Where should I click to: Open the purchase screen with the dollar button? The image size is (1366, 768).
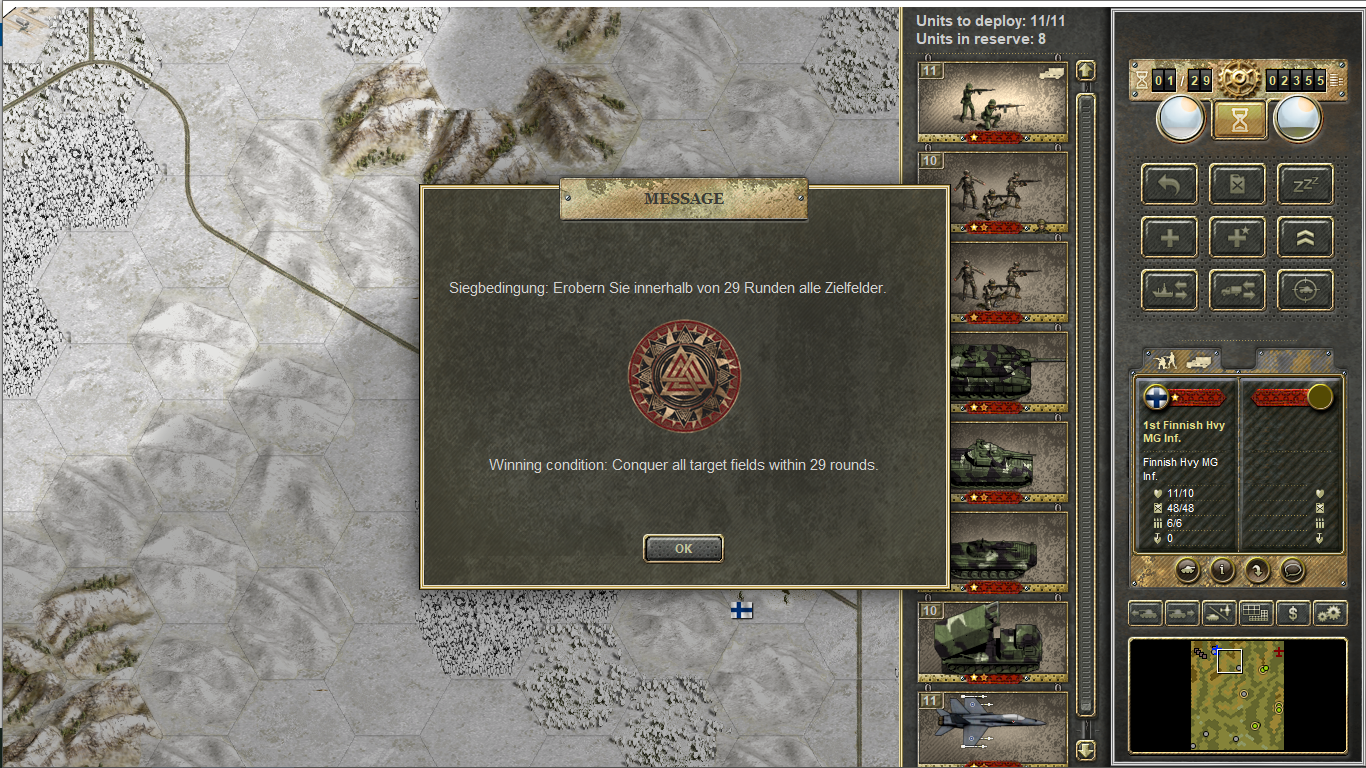pyautogui.click(x=1293, y=613)
